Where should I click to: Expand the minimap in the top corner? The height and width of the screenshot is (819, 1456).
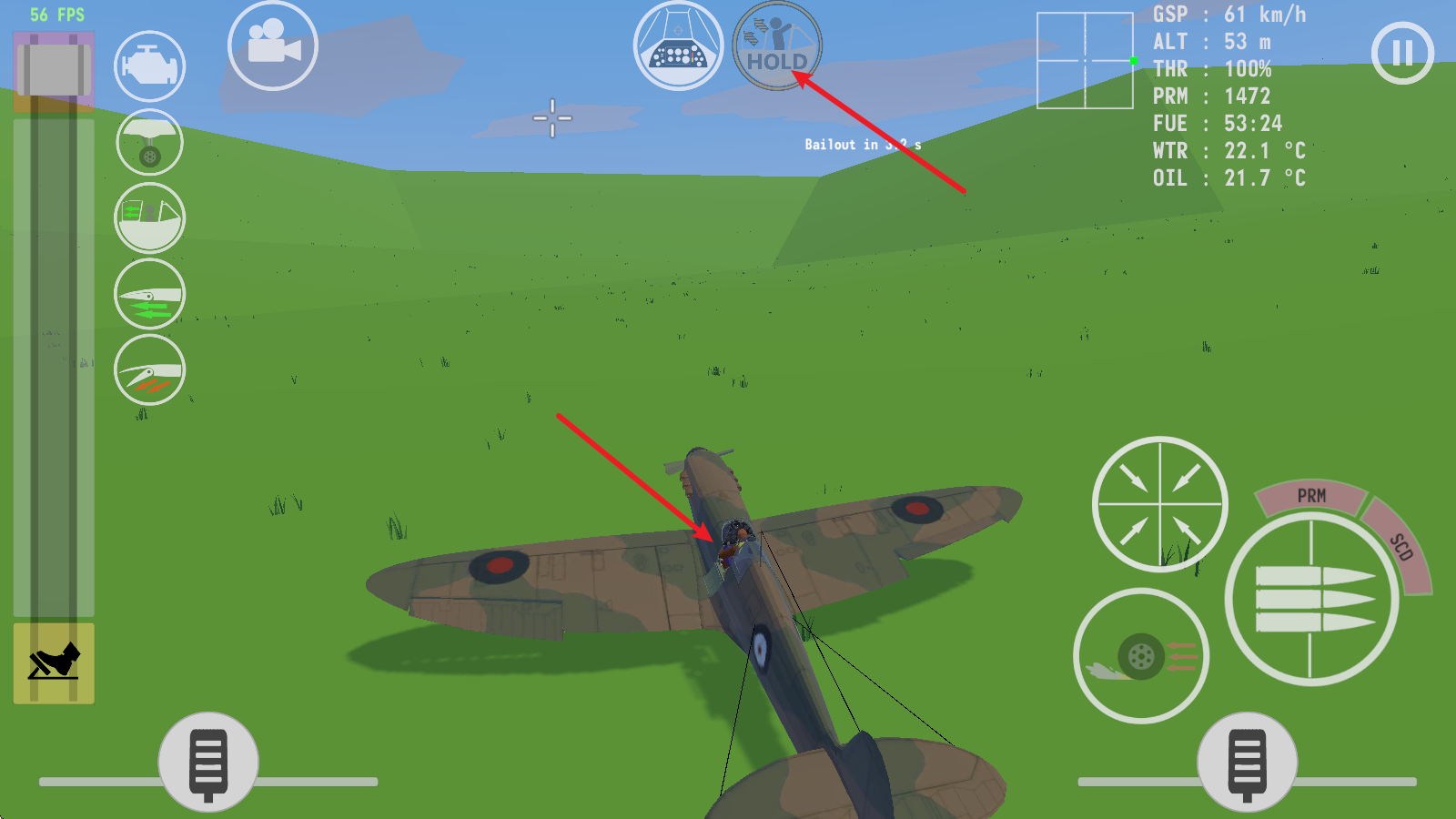[x=1085, y=59]
